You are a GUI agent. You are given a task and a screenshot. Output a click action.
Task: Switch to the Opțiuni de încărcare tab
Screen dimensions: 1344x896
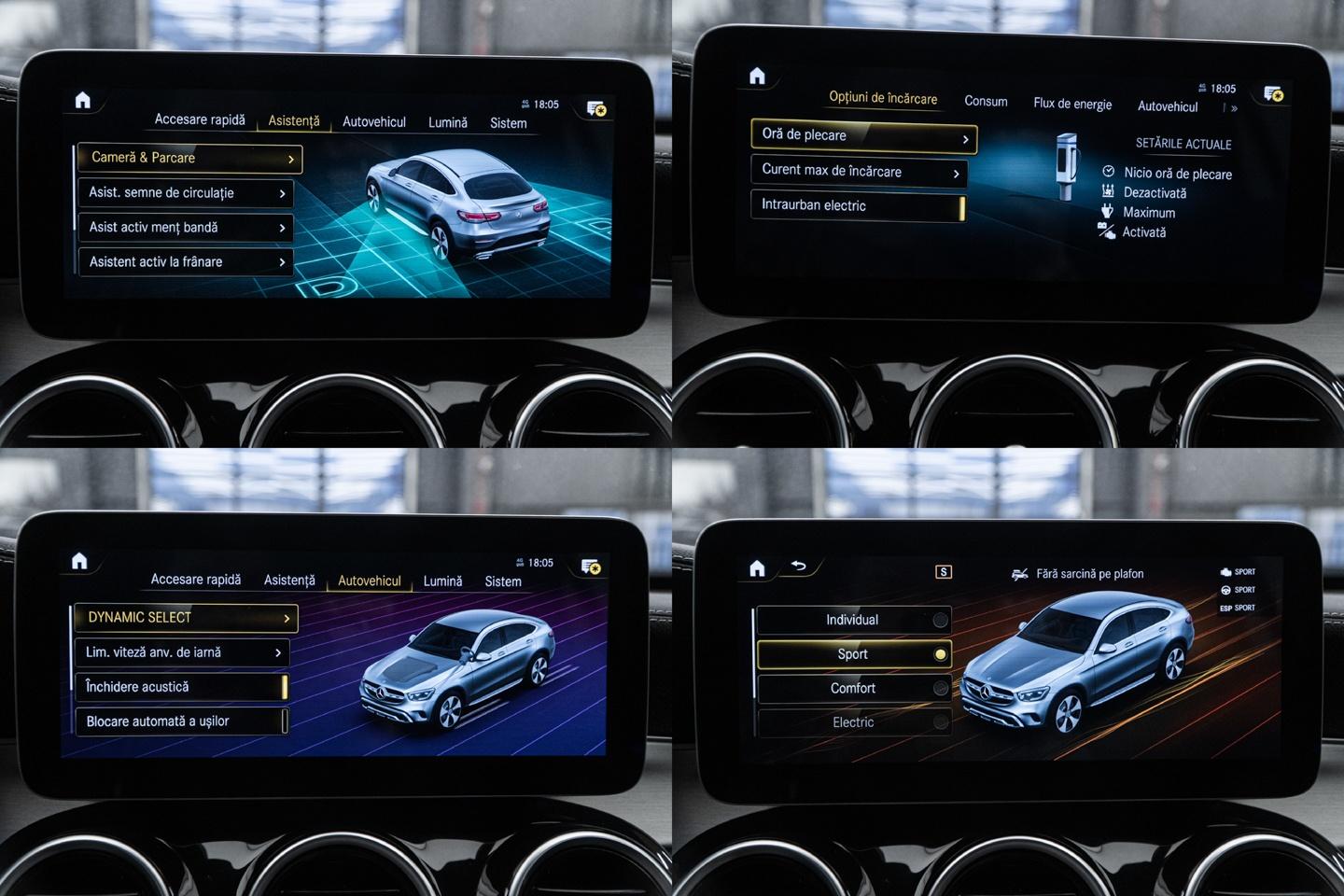[883, 98]
